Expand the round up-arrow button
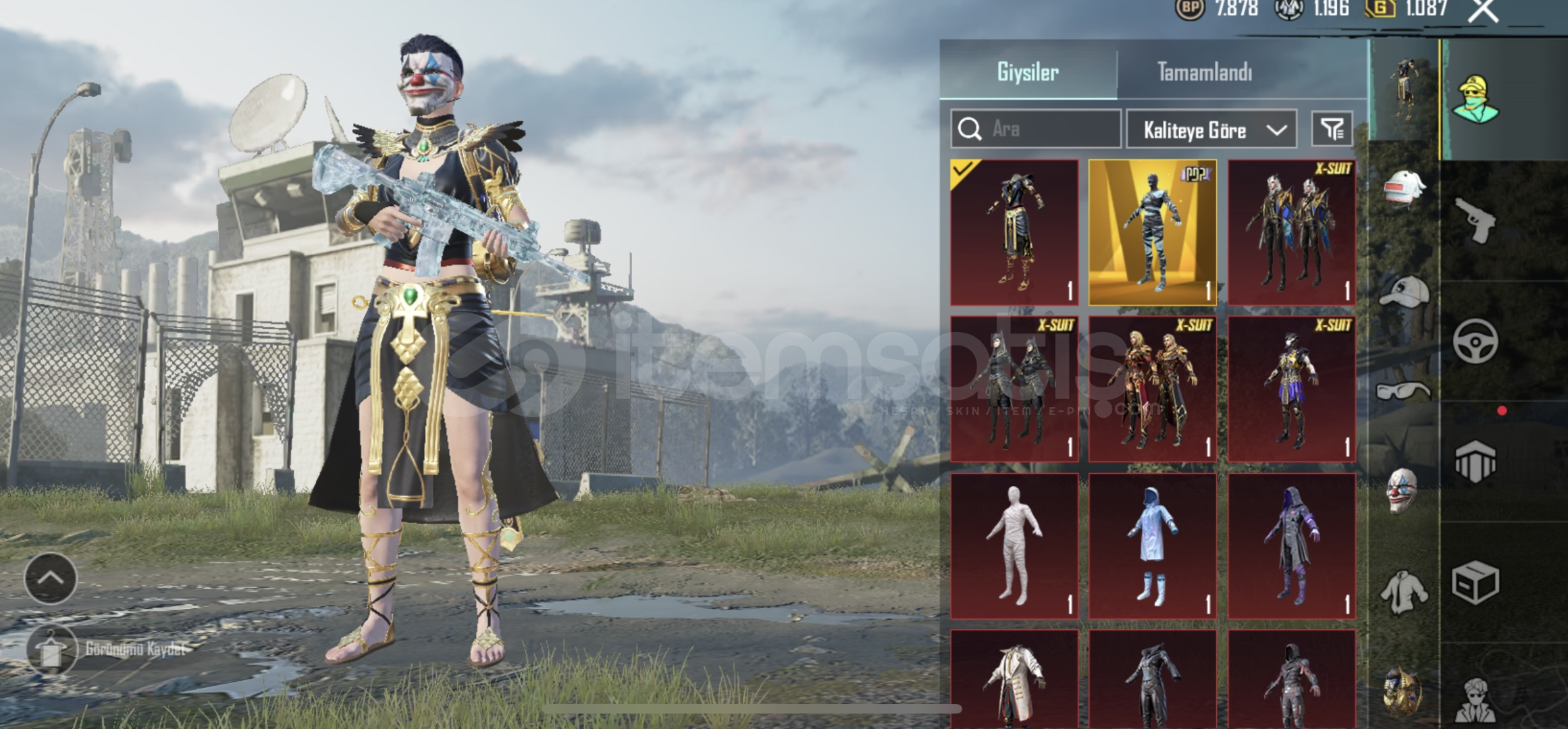 [x=51, y=578]
